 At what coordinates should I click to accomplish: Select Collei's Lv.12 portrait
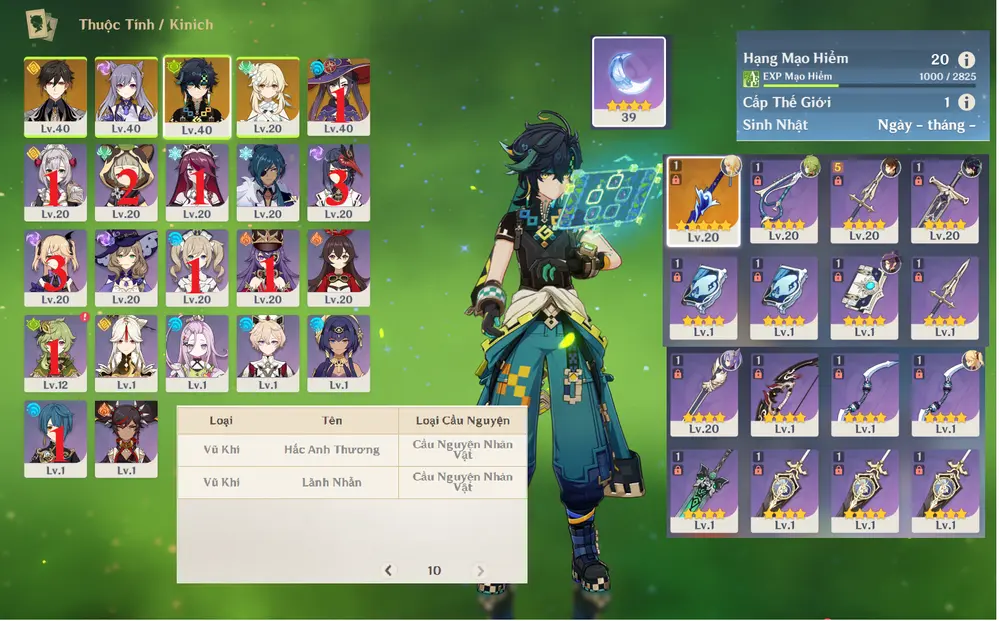click(55, 354)
